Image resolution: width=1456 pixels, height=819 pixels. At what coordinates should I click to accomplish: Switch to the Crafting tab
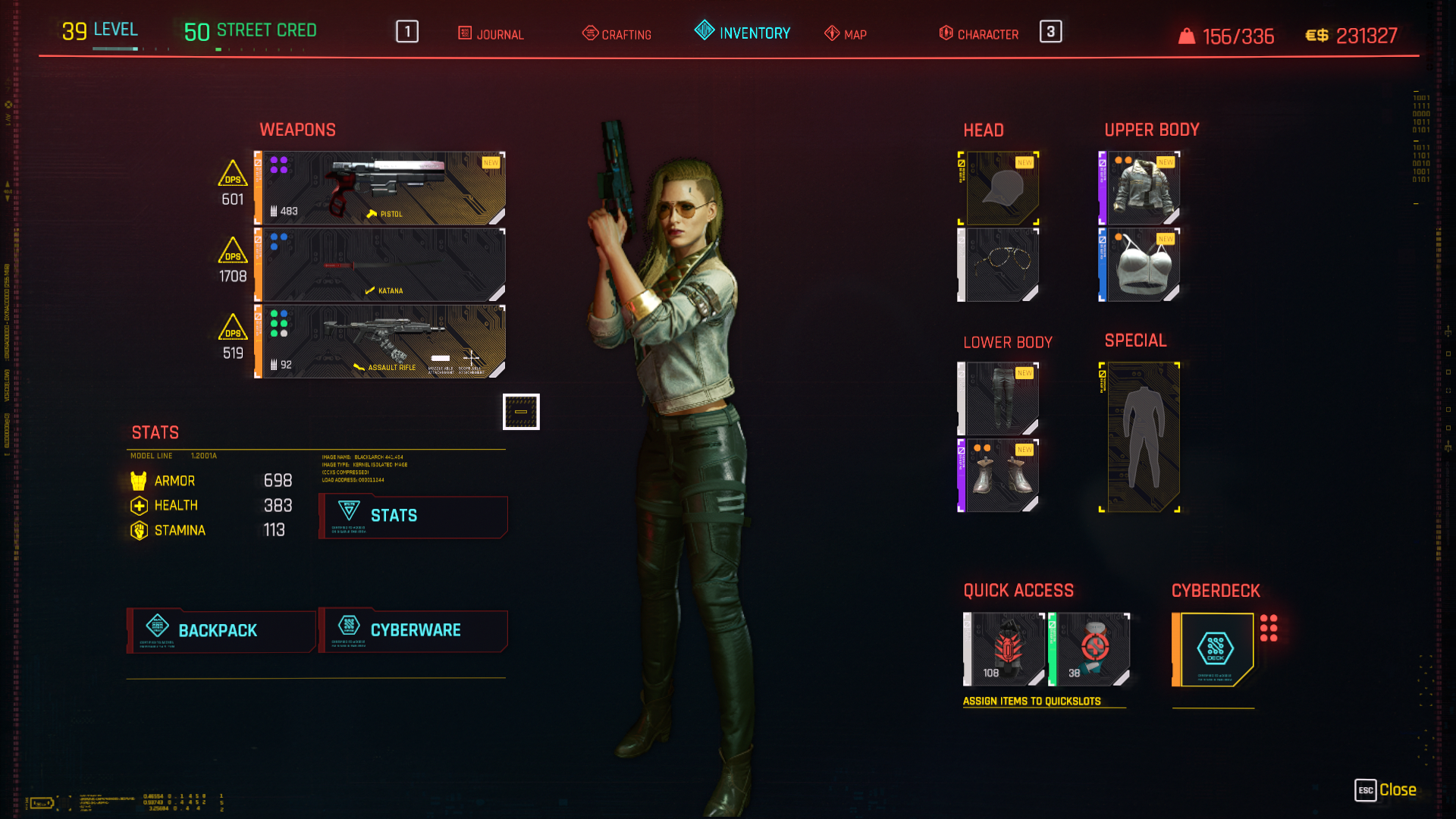617,34
